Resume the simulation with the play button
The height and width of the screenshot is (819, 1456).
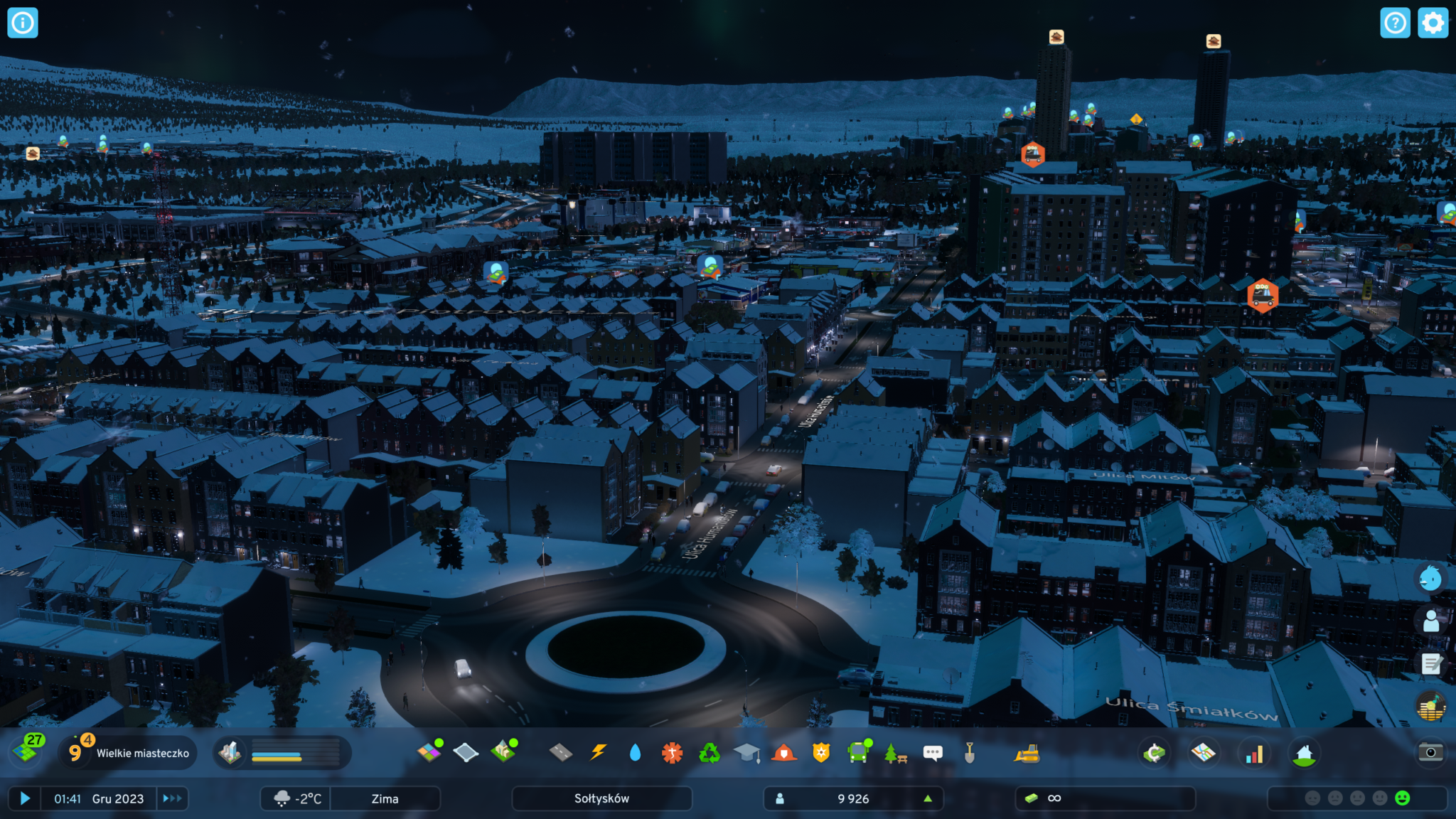click(25, 798)
